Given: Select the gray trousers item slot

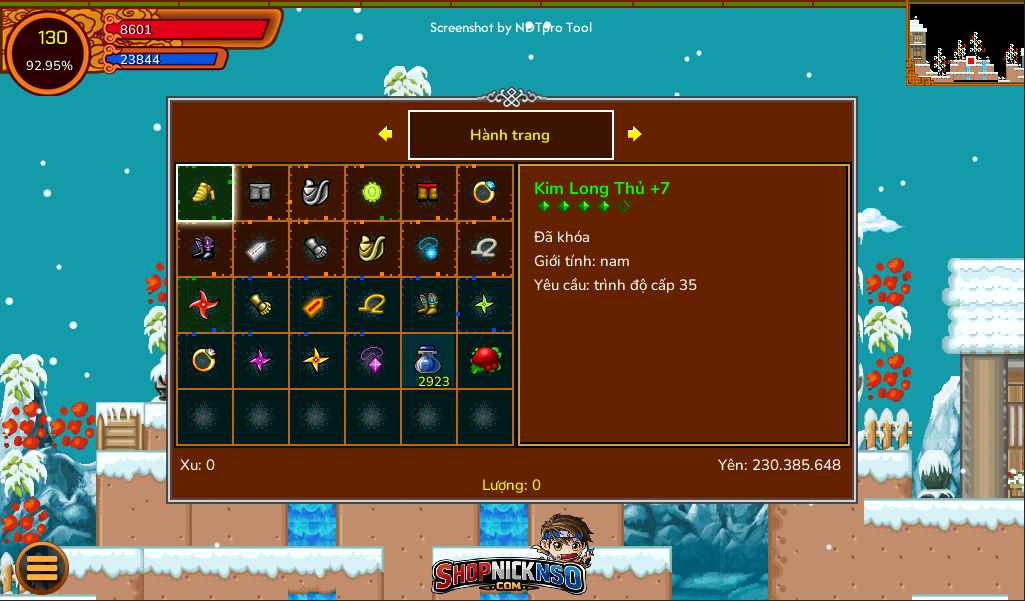Looking at the screenshot, I should tap(261, 193).
